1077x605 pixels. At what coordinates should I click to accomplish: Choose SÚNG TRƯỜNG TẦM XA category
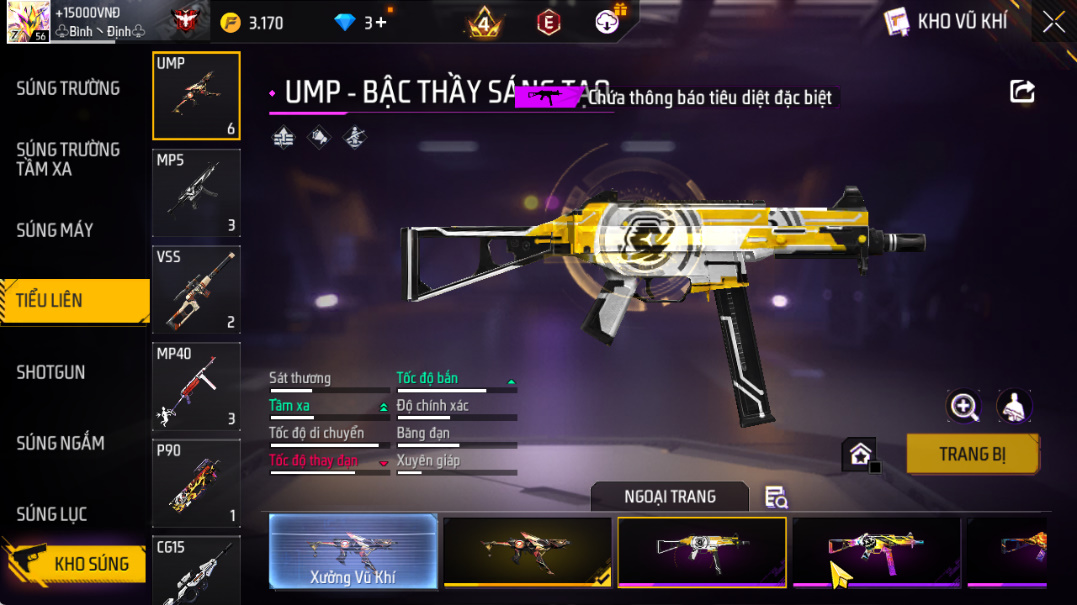[x=68, y=159]
